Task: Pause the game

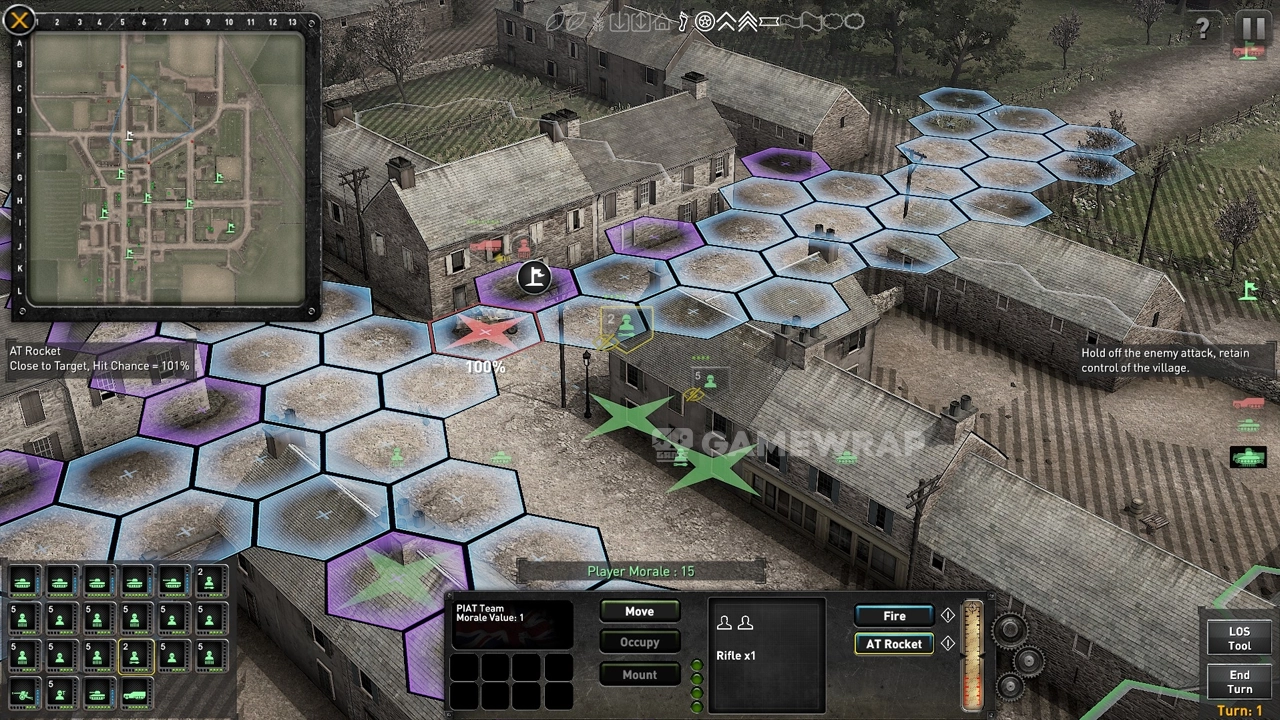Action: click(x=1252, y=27)
